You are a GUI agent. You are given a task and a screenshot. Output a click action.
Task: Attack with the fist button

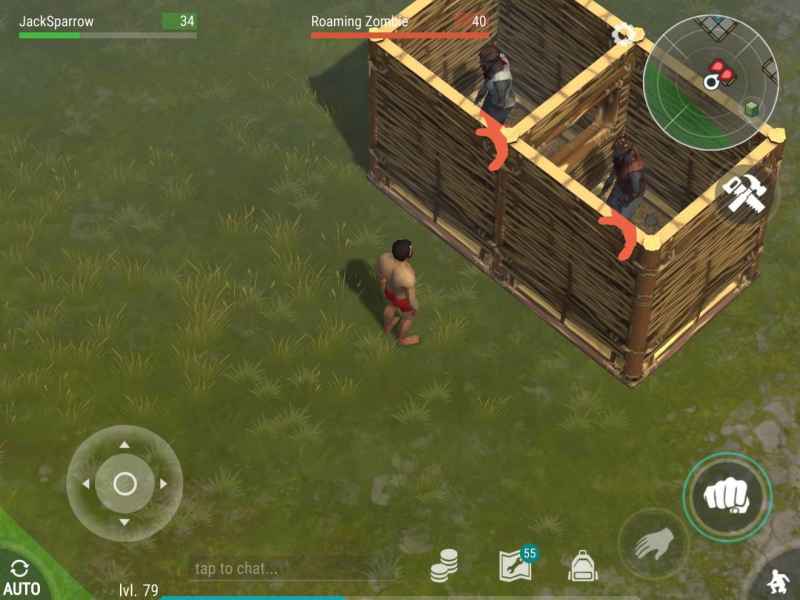click(727, 495)
